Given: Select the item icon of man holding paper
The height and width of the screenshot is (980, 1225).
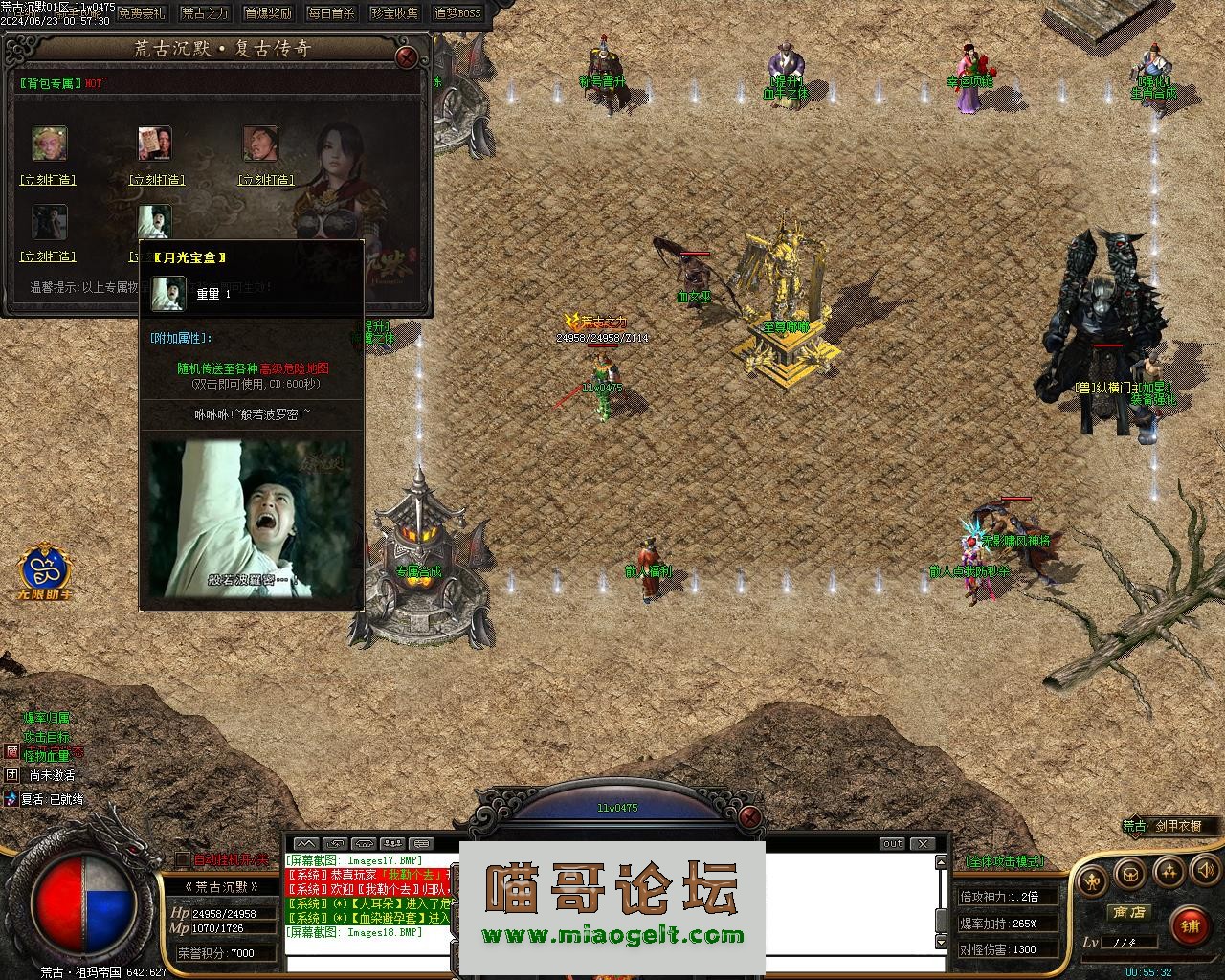Looking at the screenshot, I should pos(154,144).
